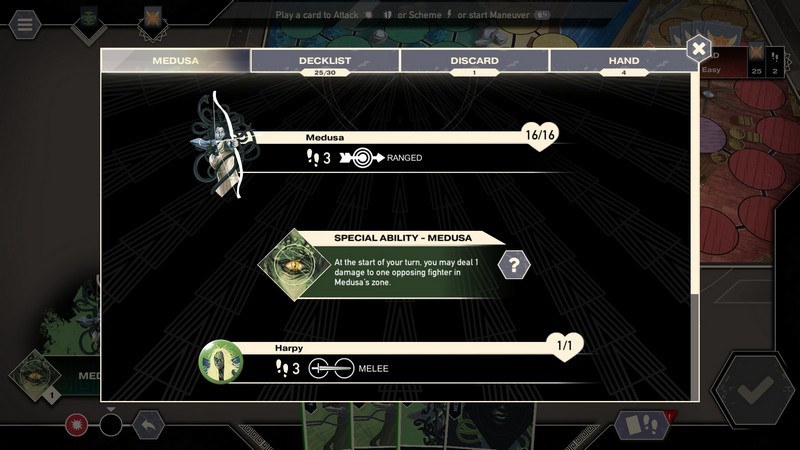The height and width of the screenshot is (450, 800).
Task: Select the Harpy sidekick portrait
Action: click(221, 362)
